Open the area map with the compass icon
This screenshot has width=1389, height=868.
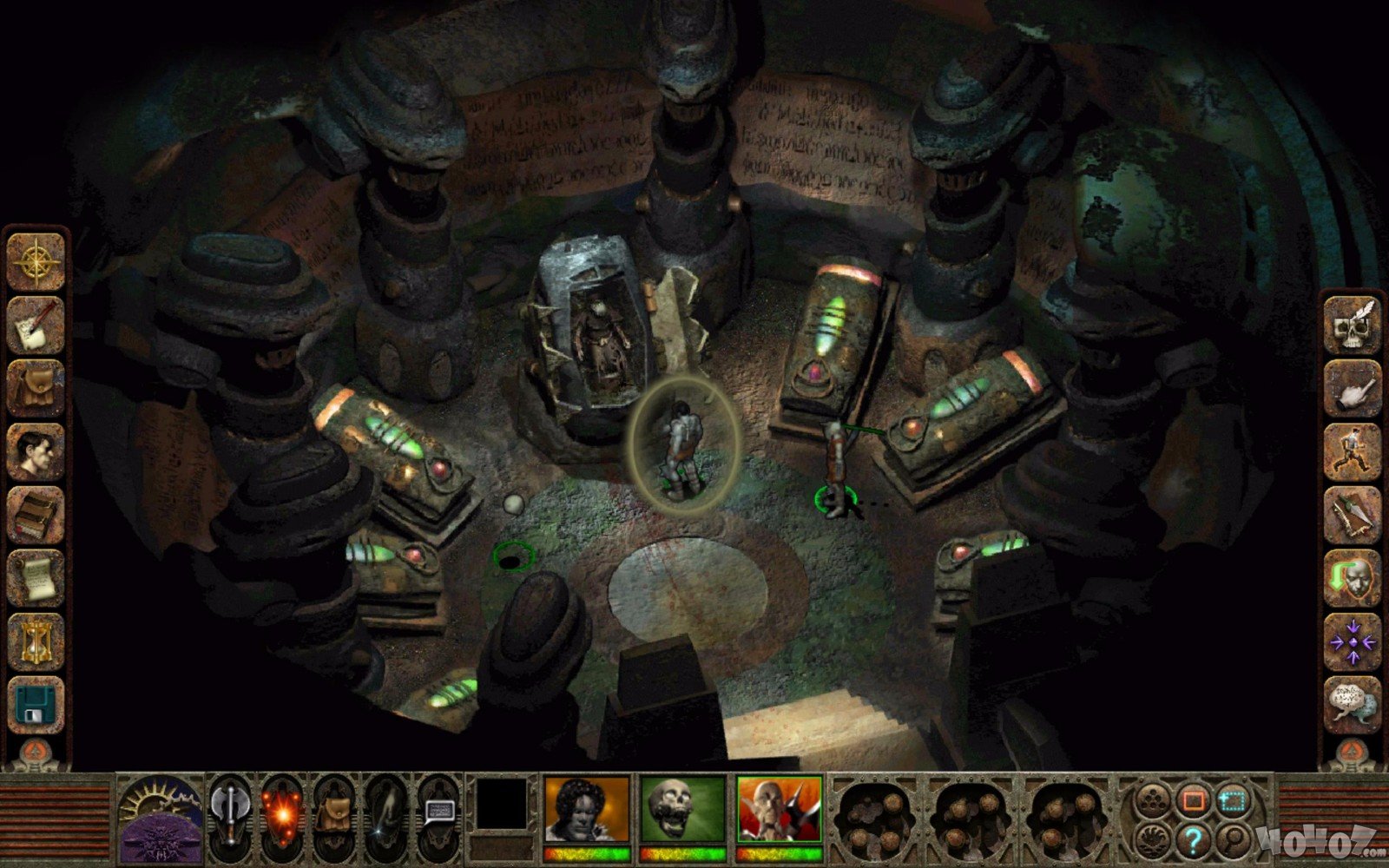[36, 261]
